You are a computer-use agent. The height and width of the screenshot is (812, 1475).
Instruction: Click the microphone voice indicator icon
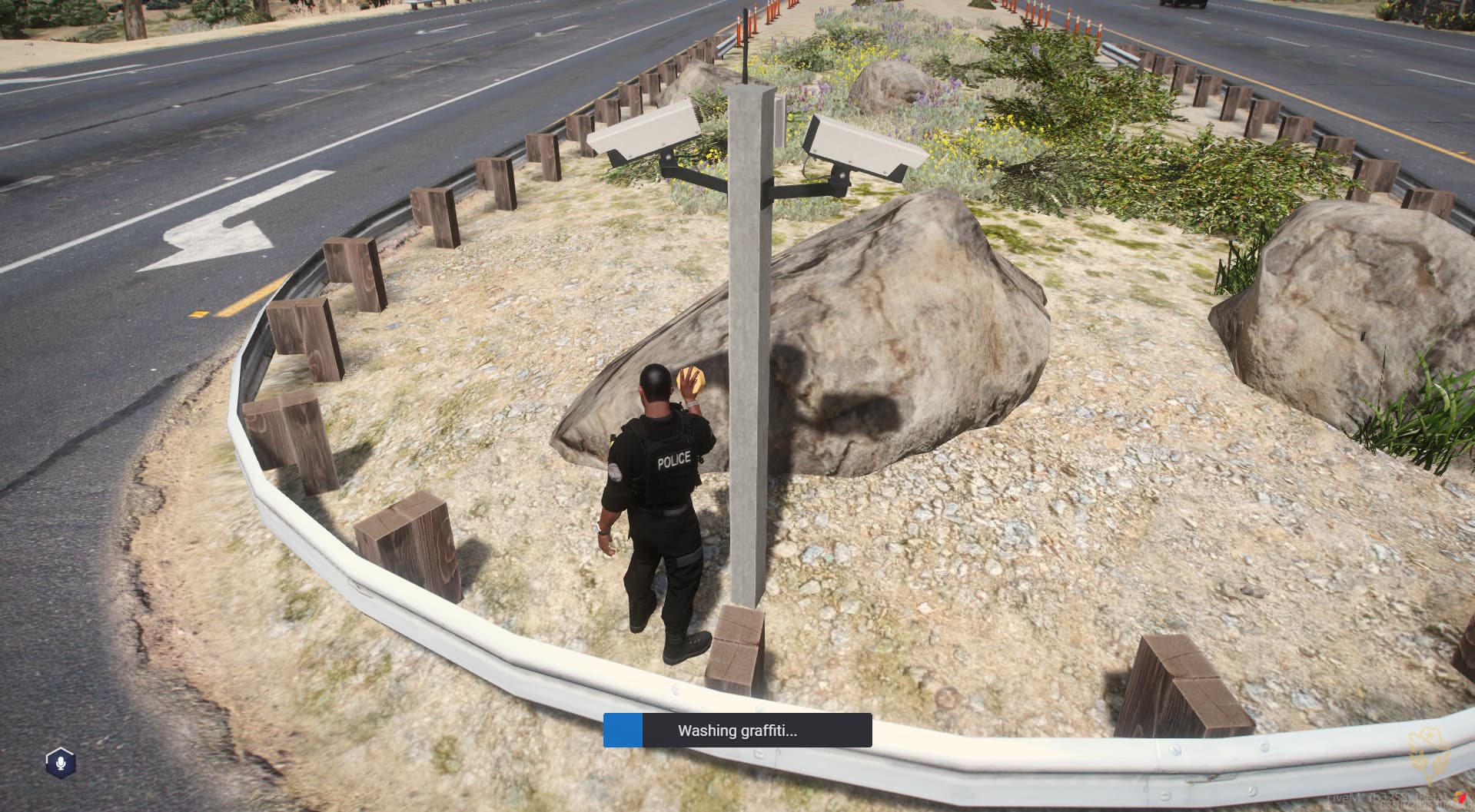click(60, 762)
